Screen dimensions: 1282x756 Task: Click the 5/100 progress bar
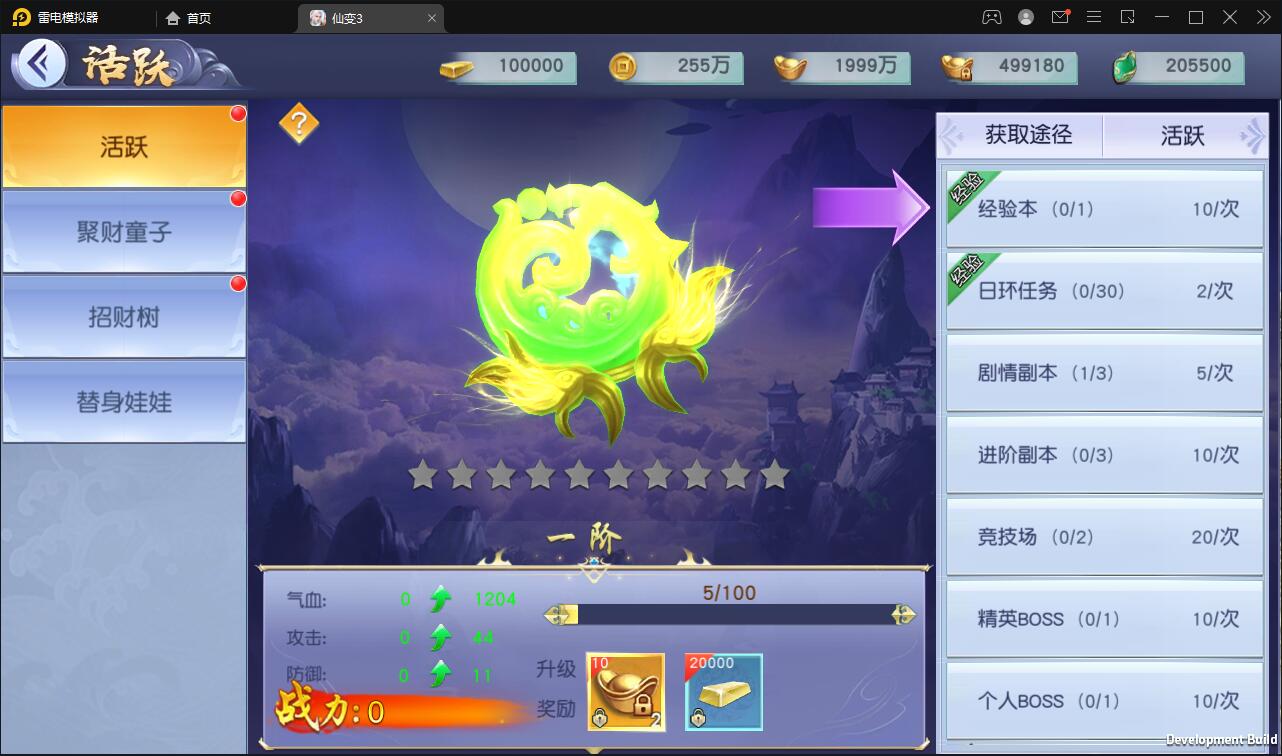pyautogui.click(x=730, y=613)
